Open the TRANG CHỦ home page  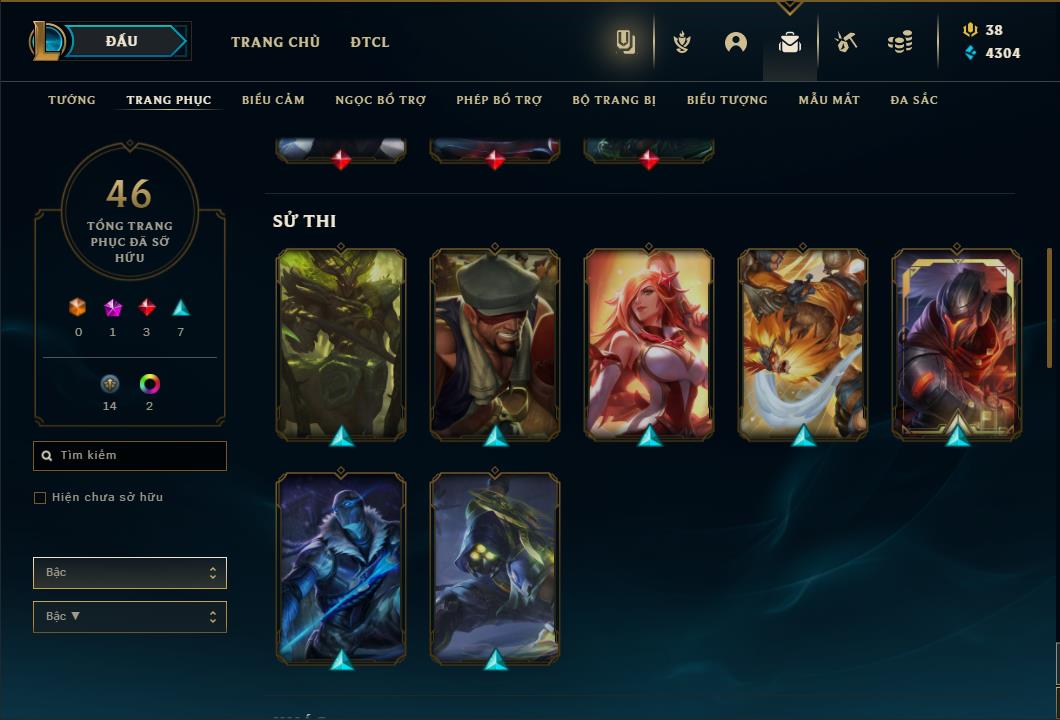click(x=275, y=42)
